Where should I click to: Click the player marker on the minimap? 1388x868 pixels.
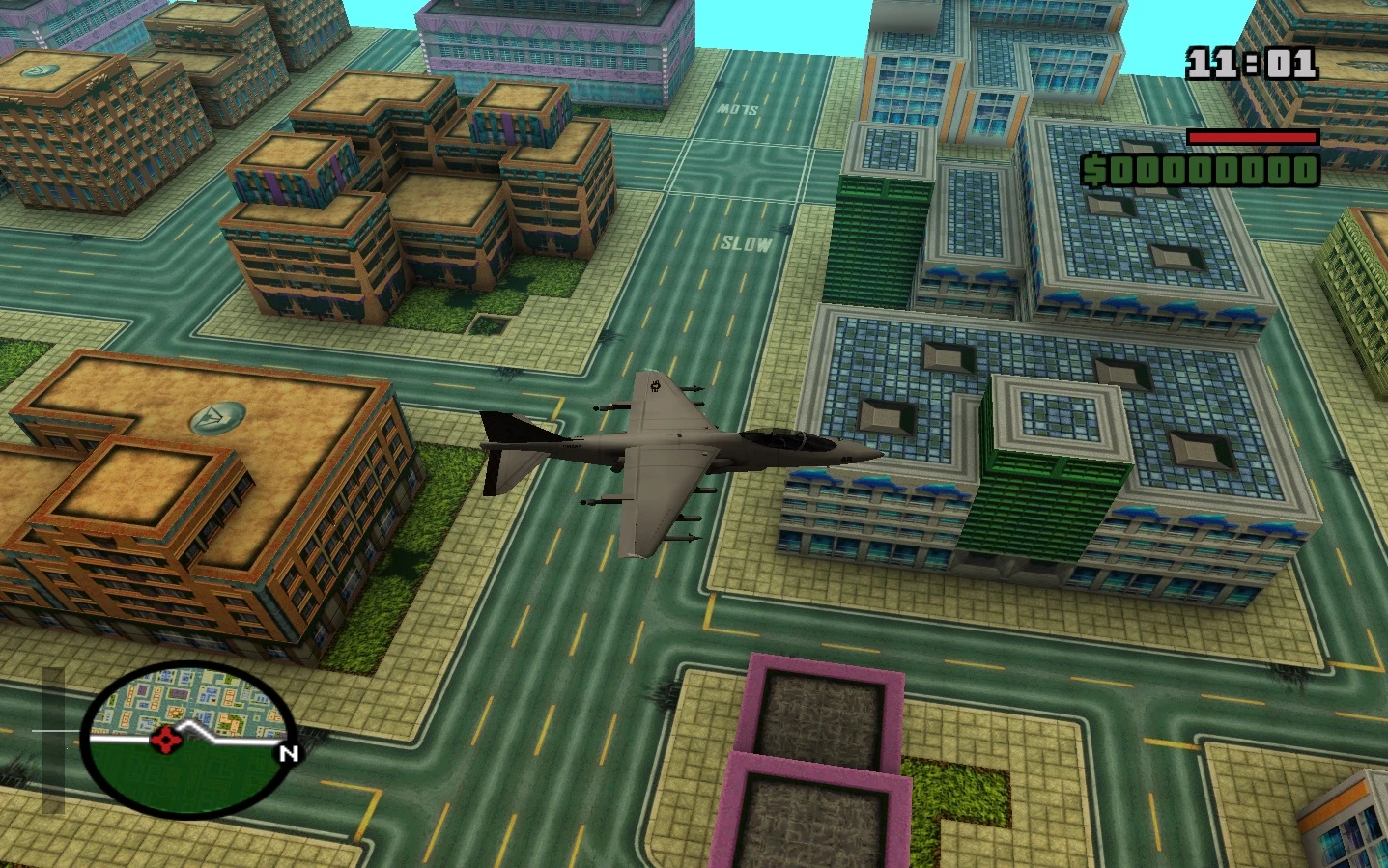(166, 742)
